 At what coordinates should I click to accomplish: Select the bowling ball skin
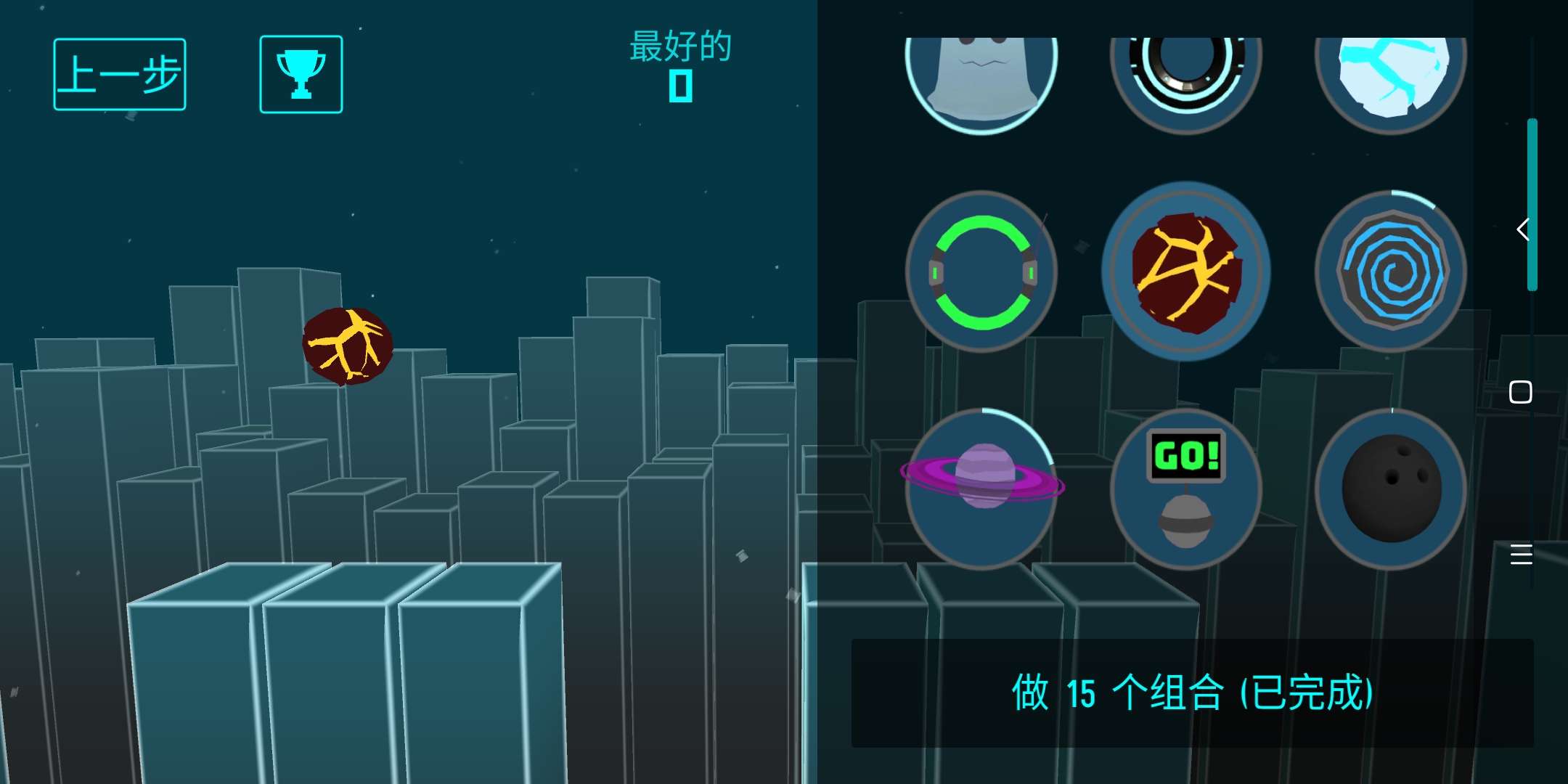(1391, 488)
